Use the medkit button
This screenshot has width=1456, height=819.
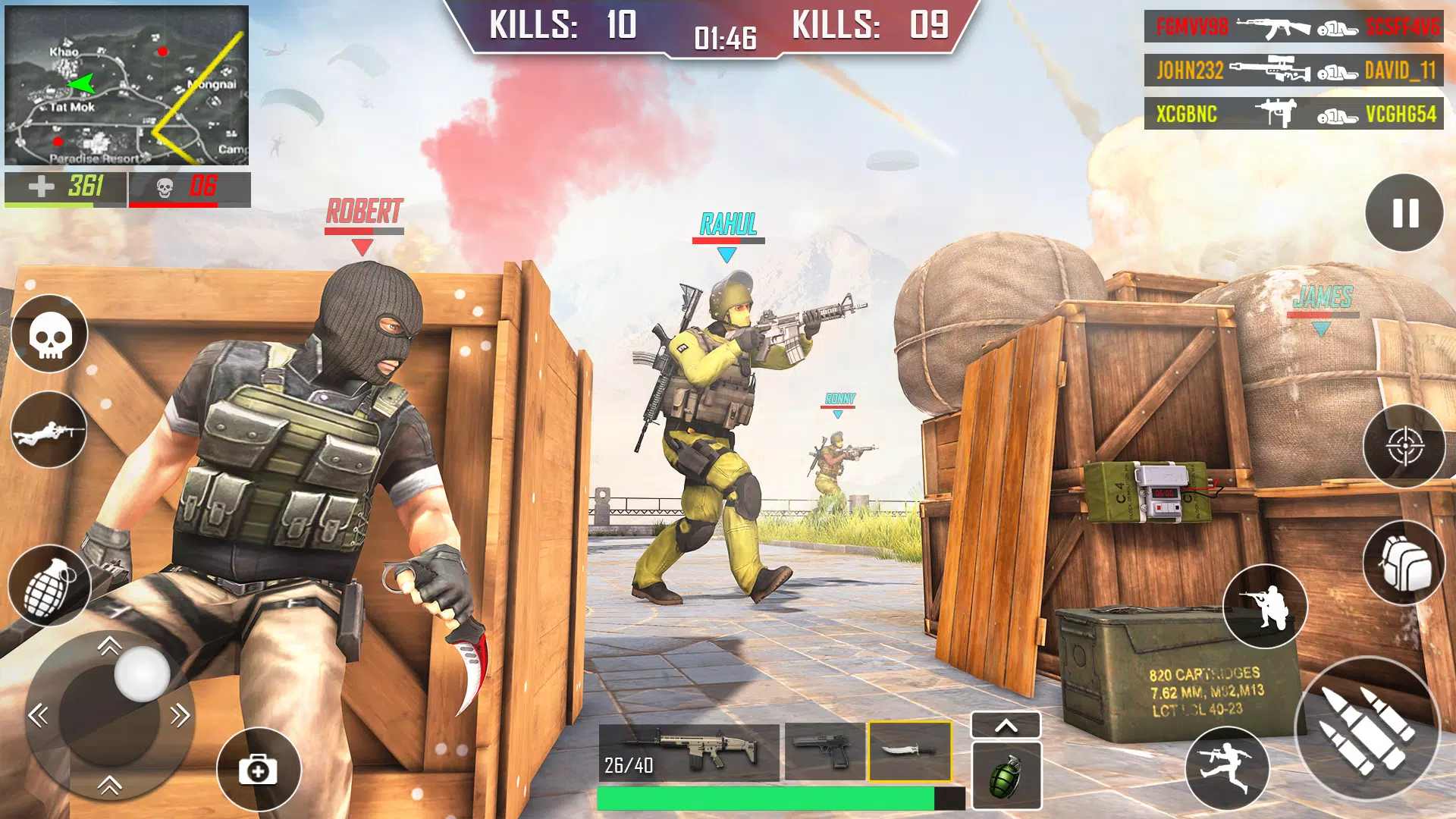pyautogui.click(x=259, y=770)
